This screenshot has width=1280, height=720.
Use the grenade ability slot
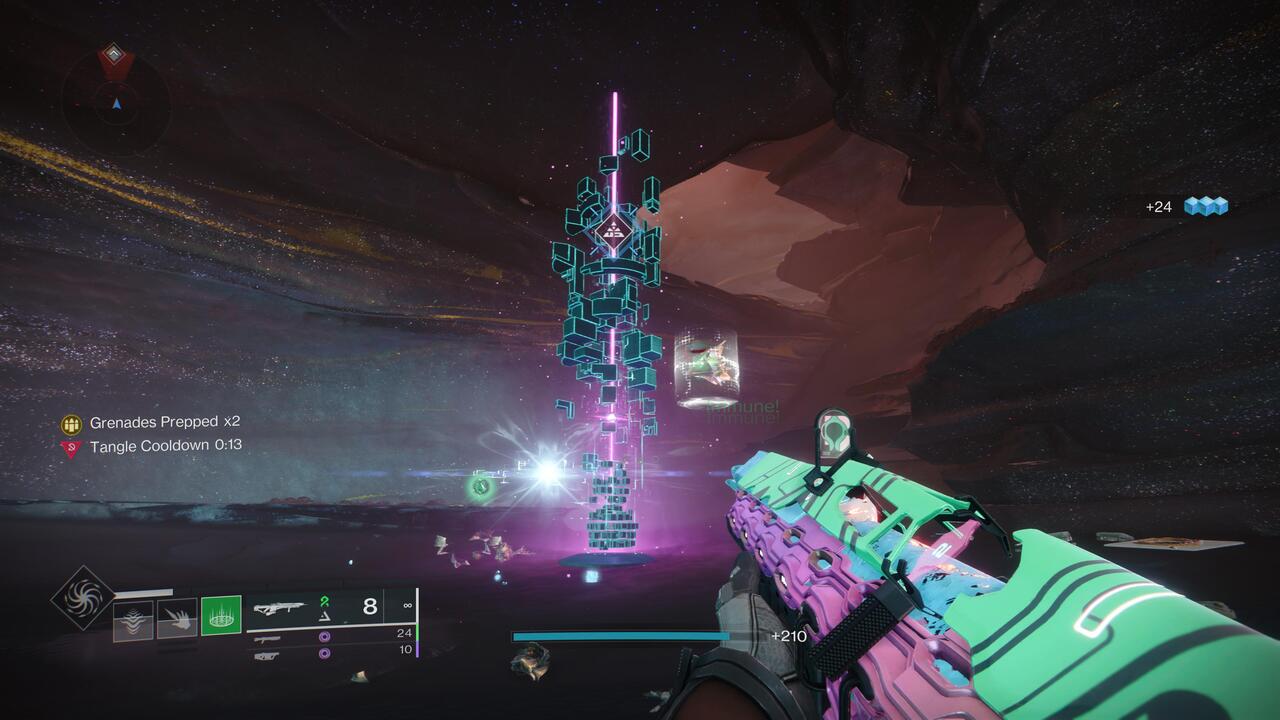pos(133,620)
